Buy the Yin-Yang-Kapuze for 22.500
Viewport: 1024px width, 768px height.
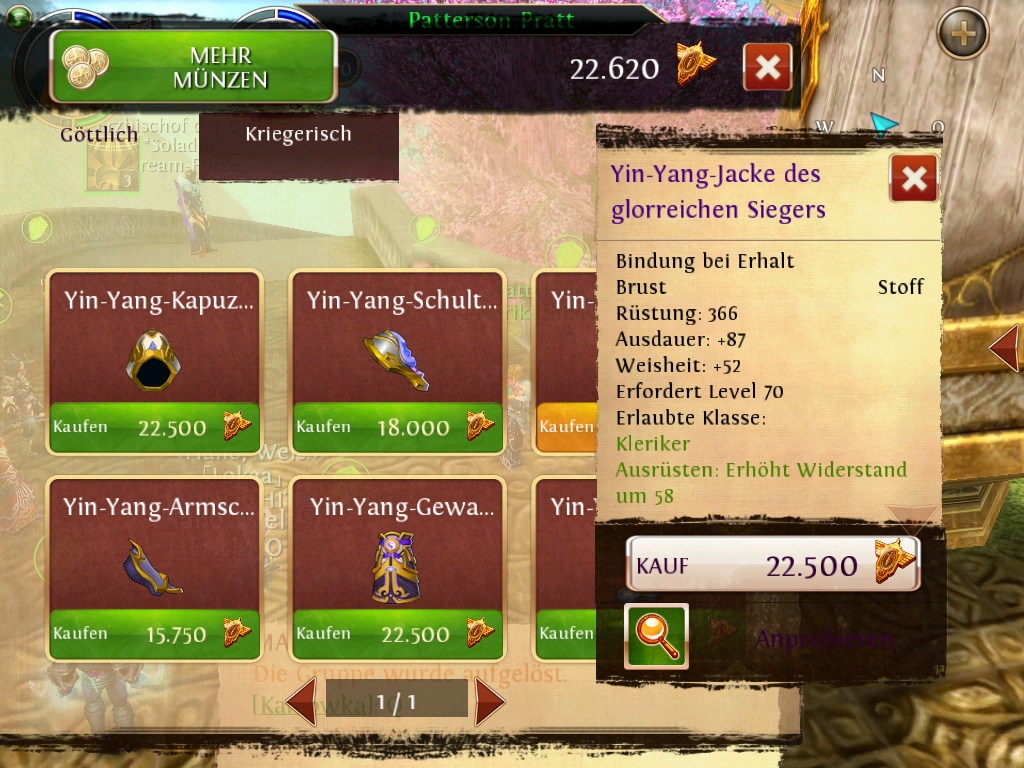click(155, 427)
